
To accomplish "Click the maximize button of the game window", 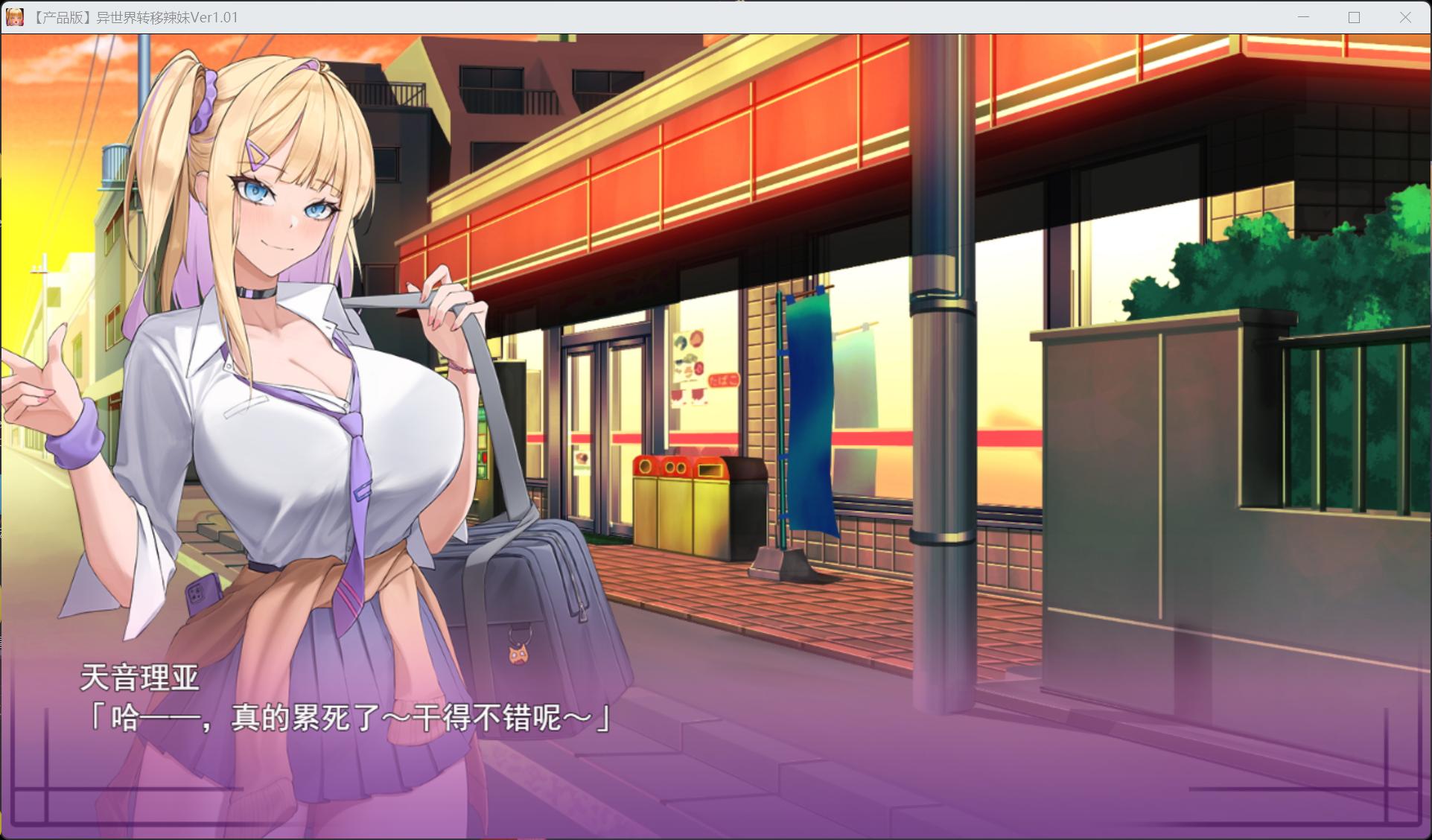I will 1353,16.
